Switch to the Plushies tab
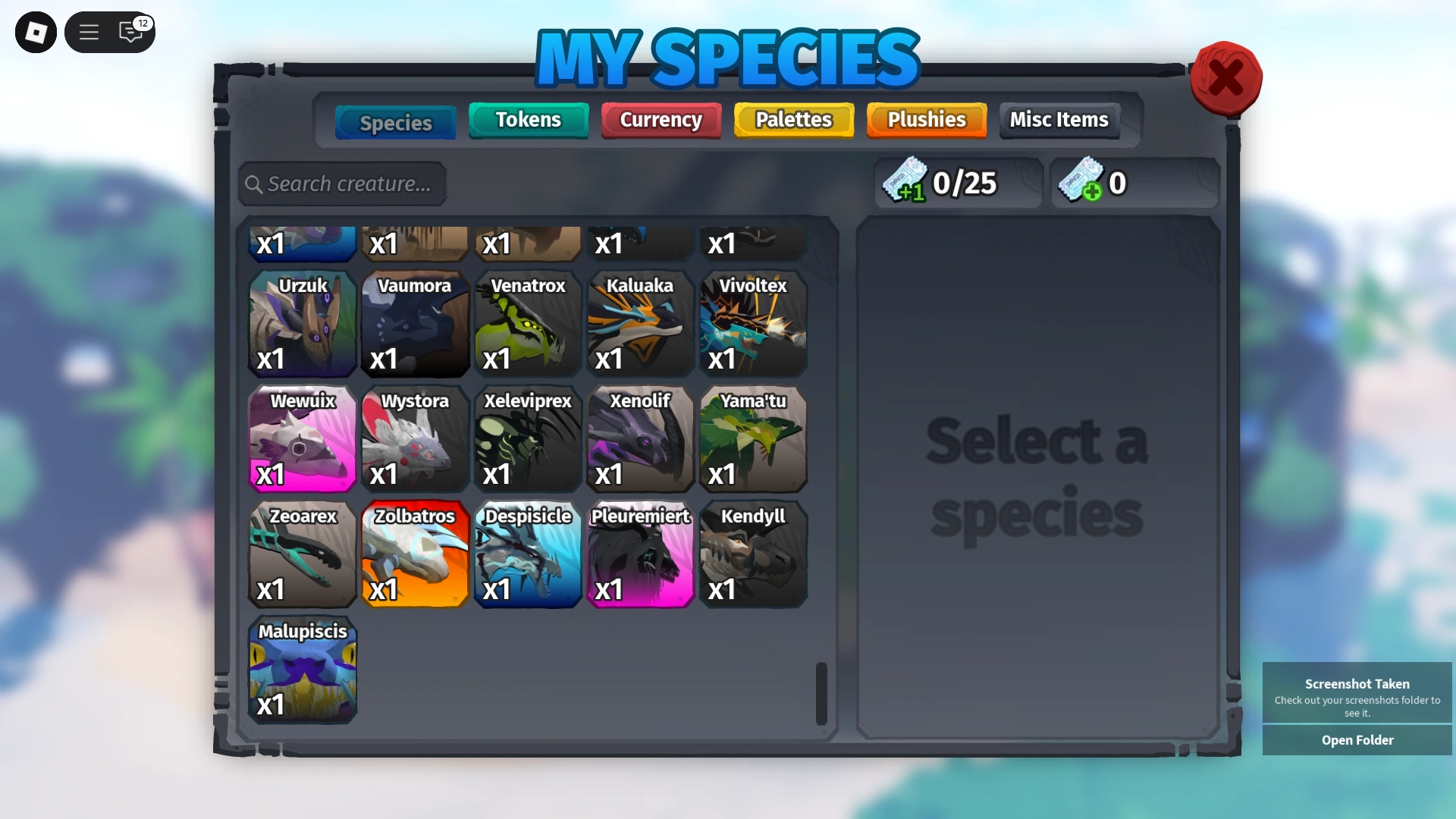This screenshot has height=819, width=1456. click(926, 120)
